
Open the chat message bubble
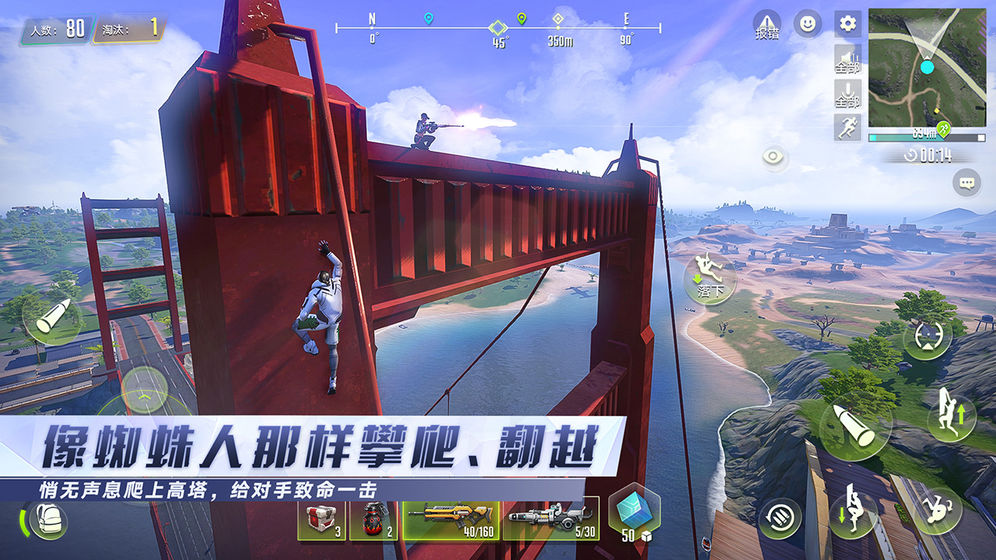click(x=967, y=181)
